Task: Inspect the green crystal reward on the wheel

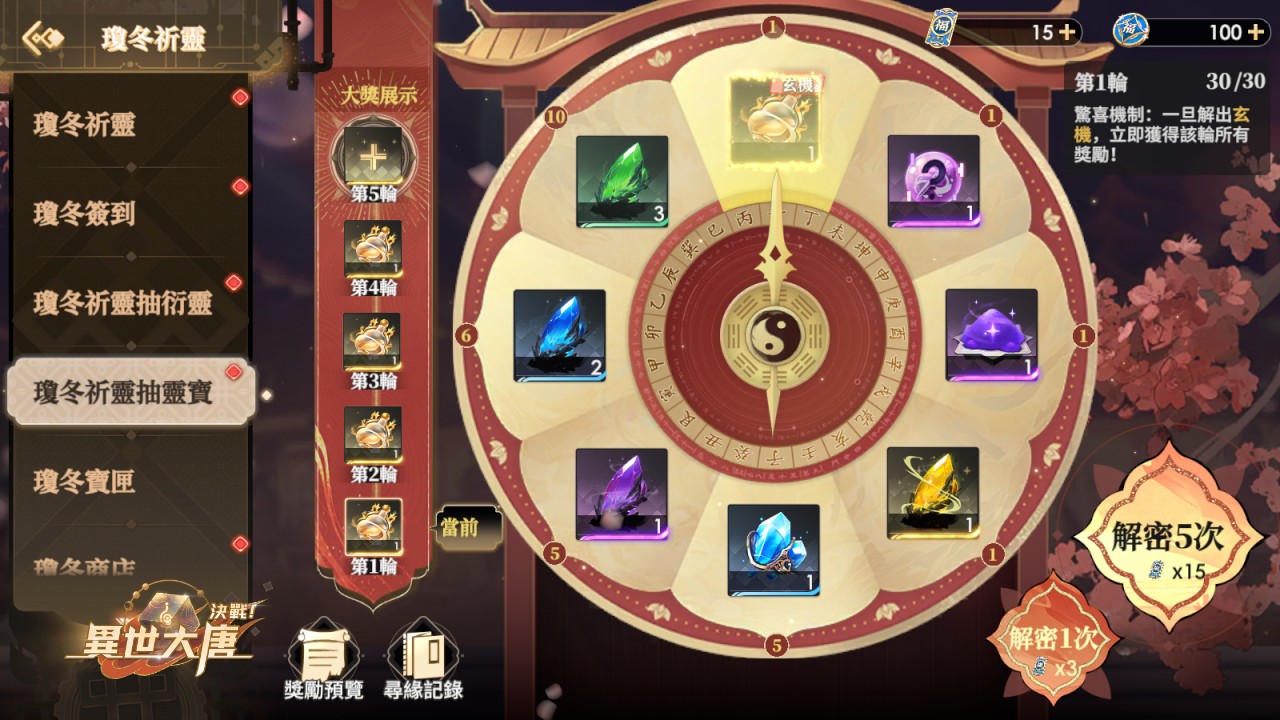Action: 621,181
